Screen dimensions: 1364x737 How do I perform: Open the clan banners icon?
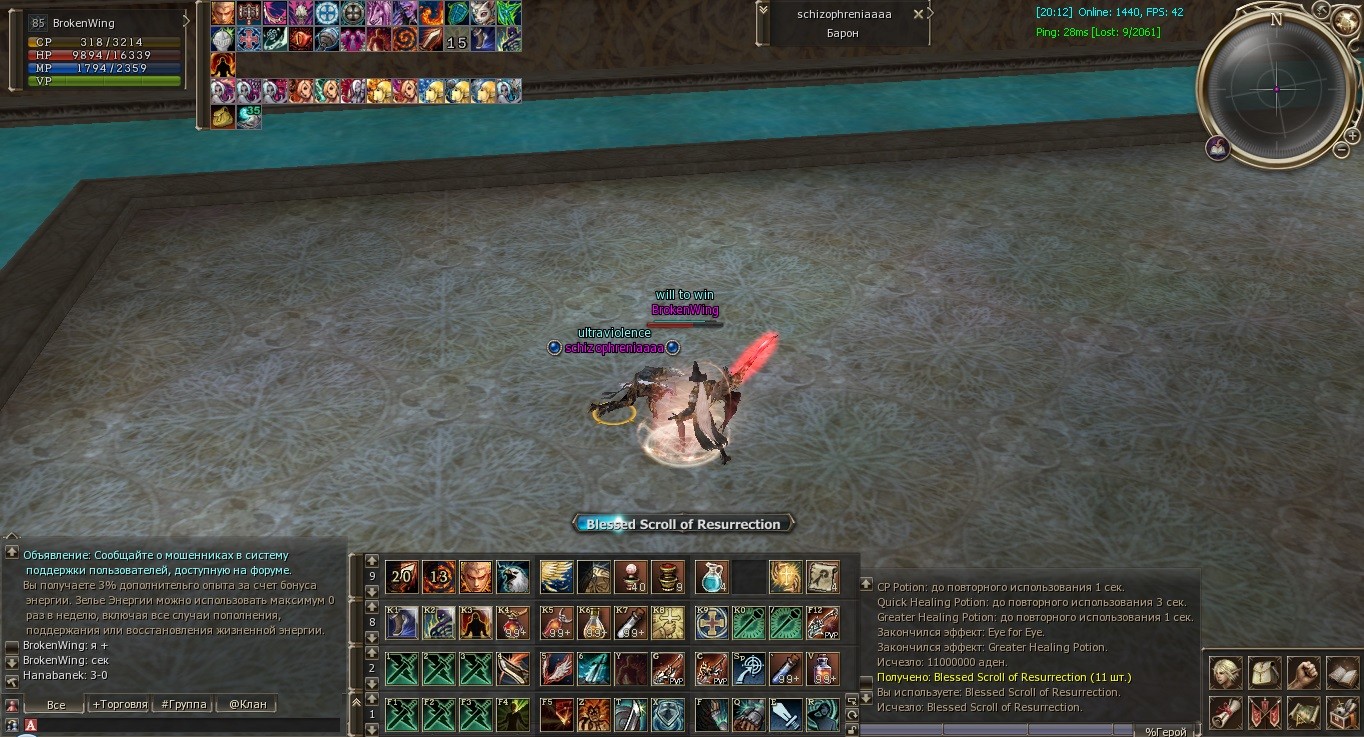tap(1265, 712)
